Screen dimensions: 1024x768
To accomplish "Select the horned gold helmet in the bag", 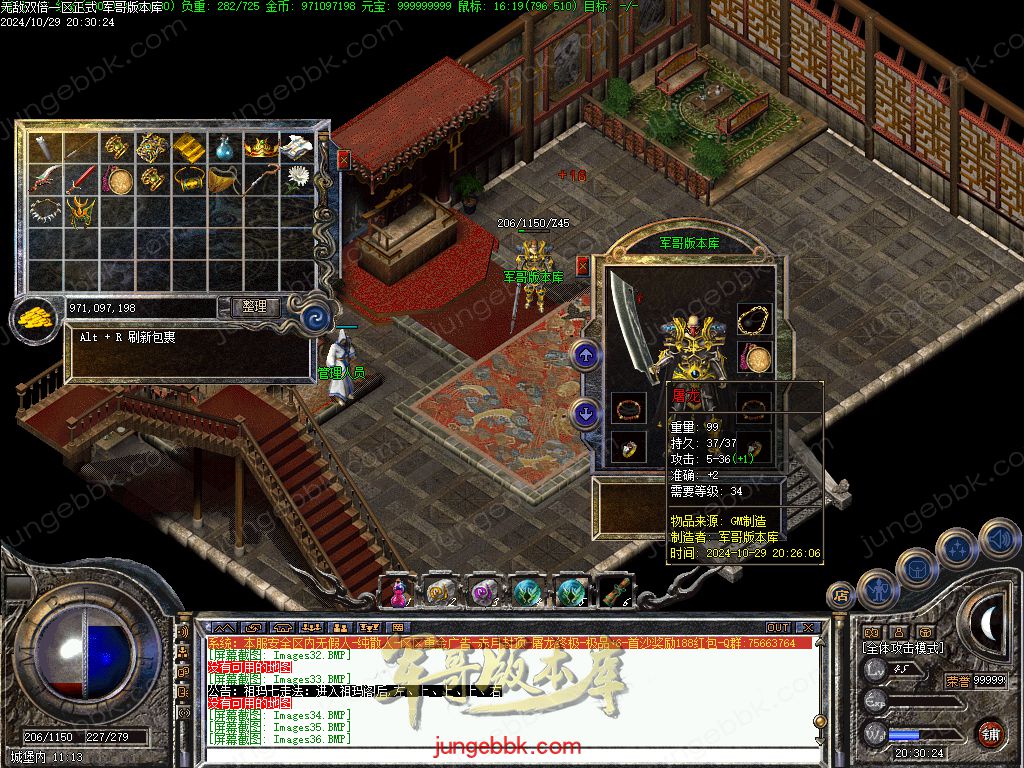I will tap(81, 211).
